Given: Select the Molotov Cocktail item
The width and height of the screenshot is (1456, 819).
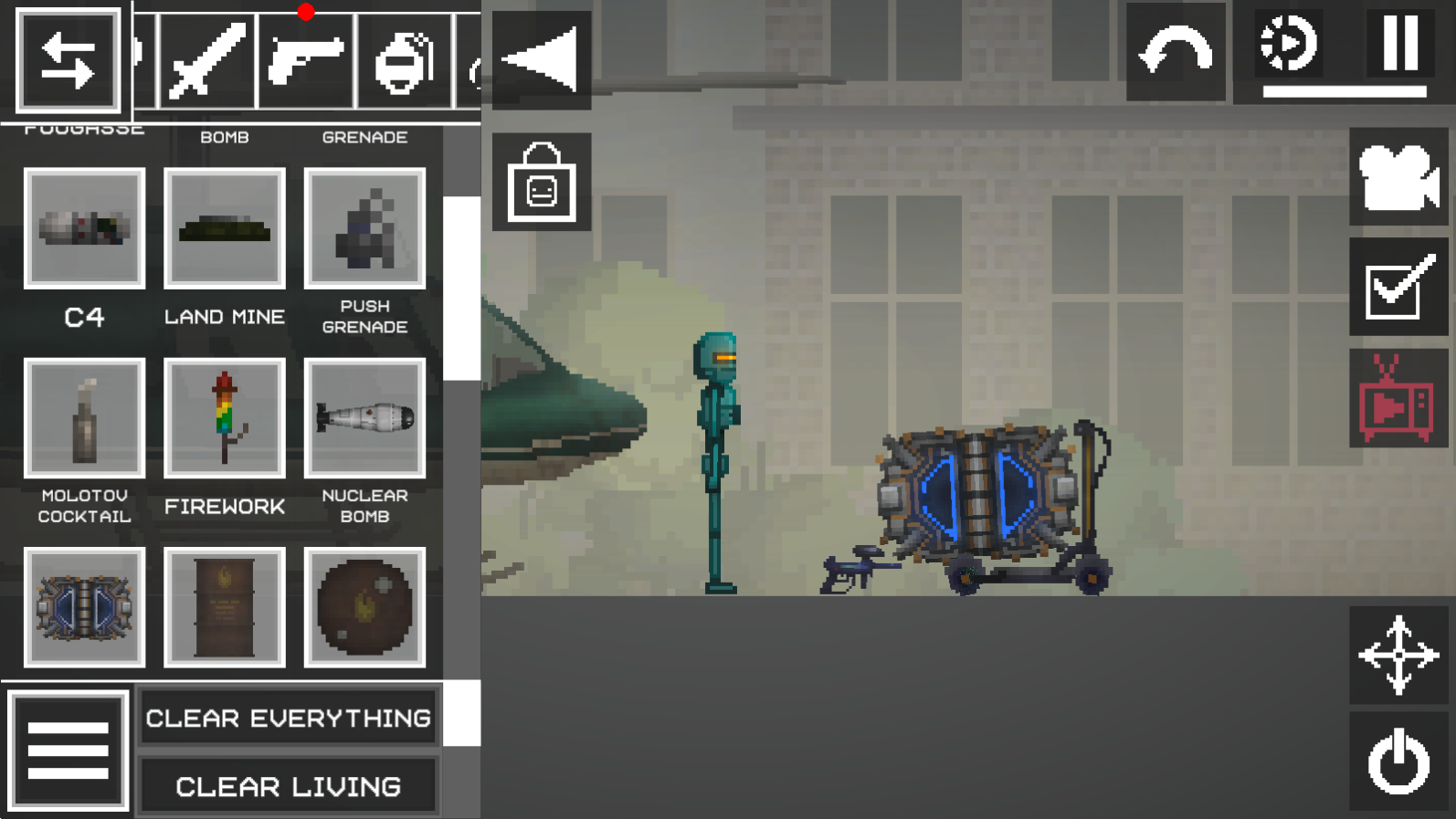Looking at the screenshot, I should (x=84, y=418).
